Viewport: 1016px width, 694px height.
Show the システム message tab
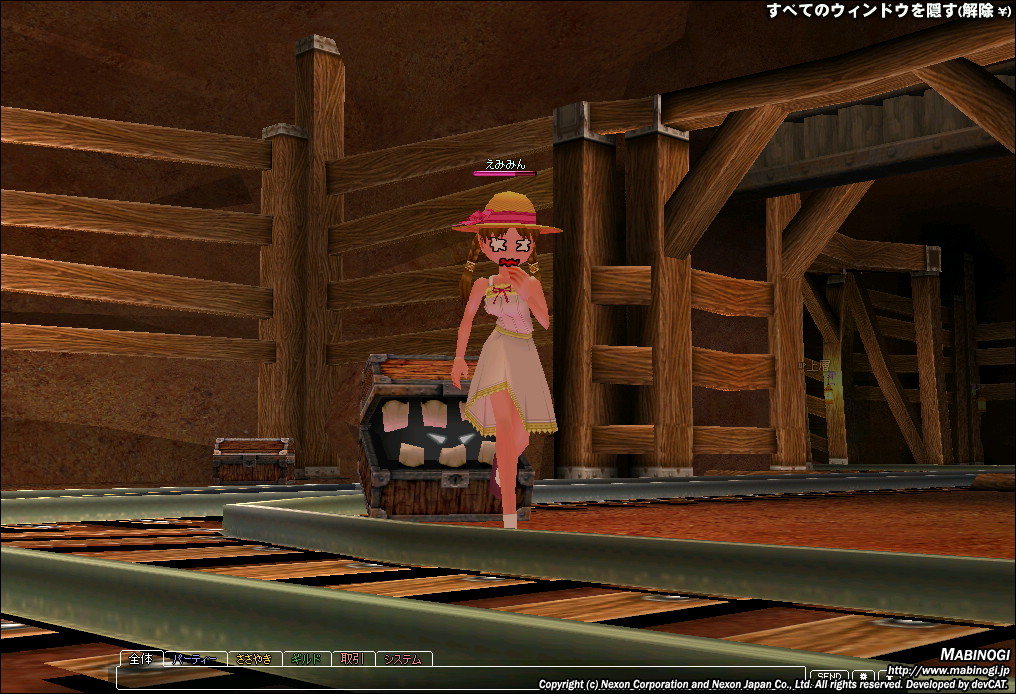[404, 659]
